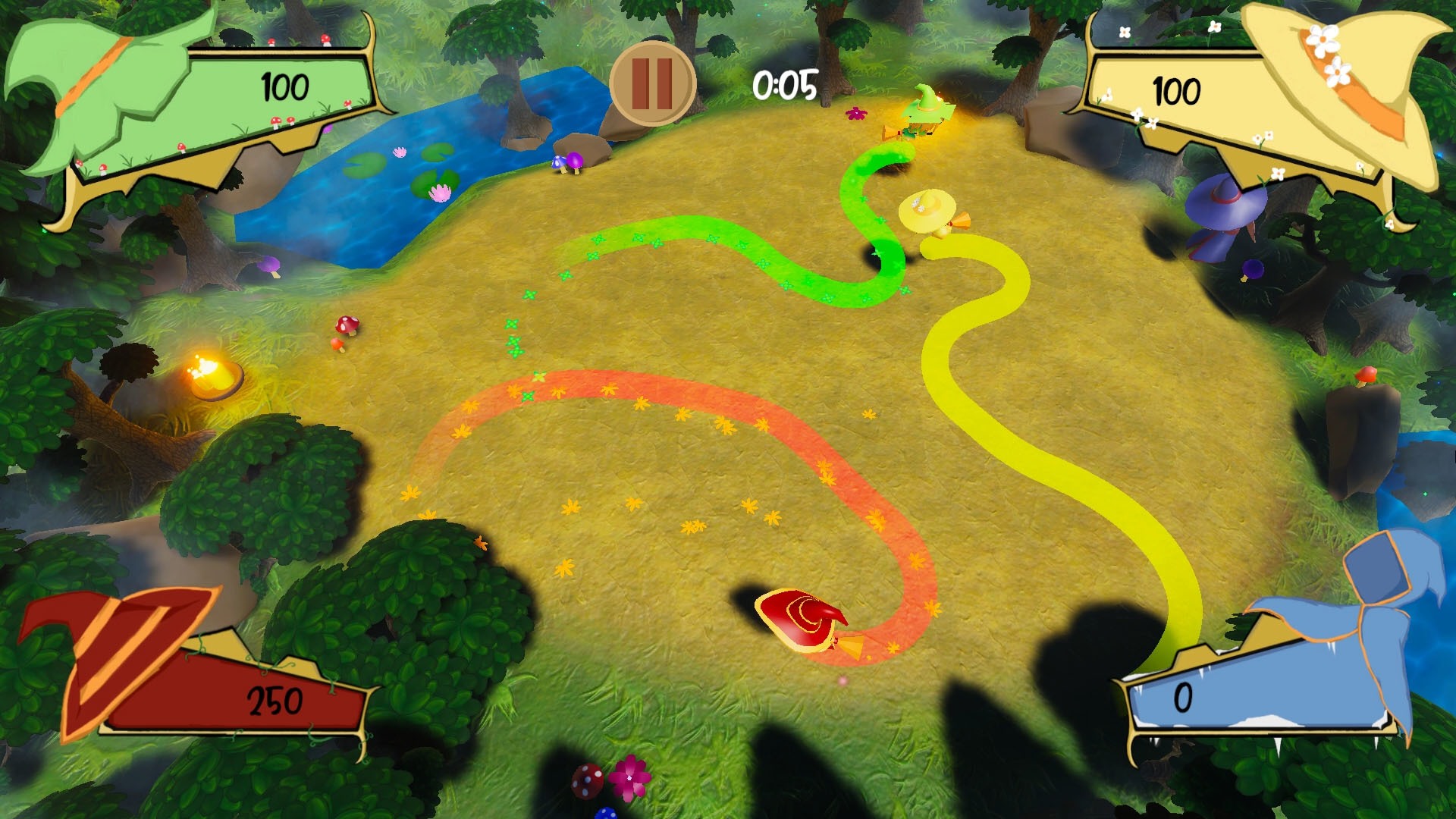The image size is (1456, 819).
Task: Pause the game with the round button
Action: coord(652,83)
